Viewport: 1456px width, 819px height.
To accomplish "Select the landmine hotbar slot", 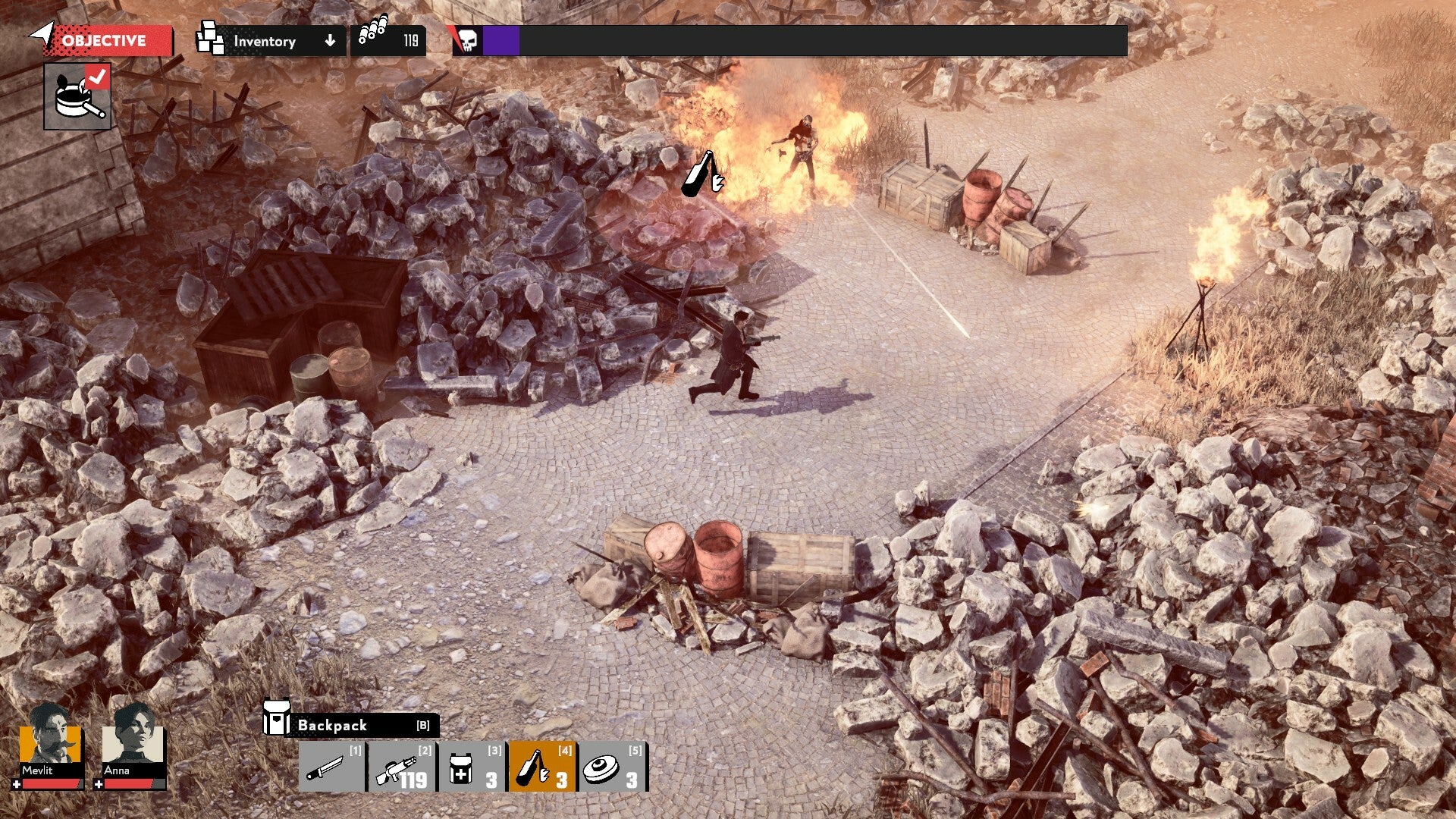I will click(613, 767).
